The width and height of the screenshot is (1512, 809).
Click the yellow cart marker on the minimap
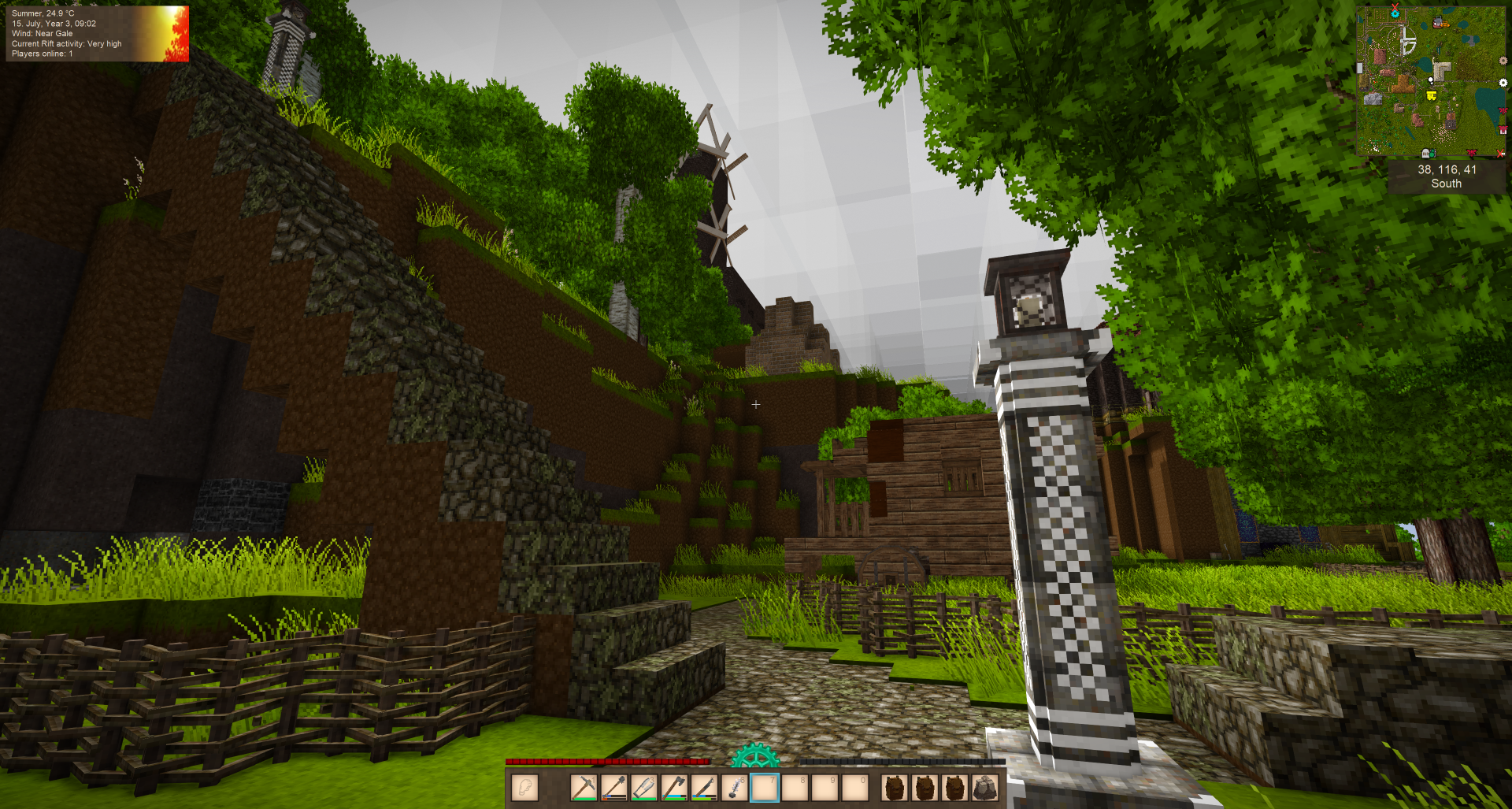point(1432,96)
